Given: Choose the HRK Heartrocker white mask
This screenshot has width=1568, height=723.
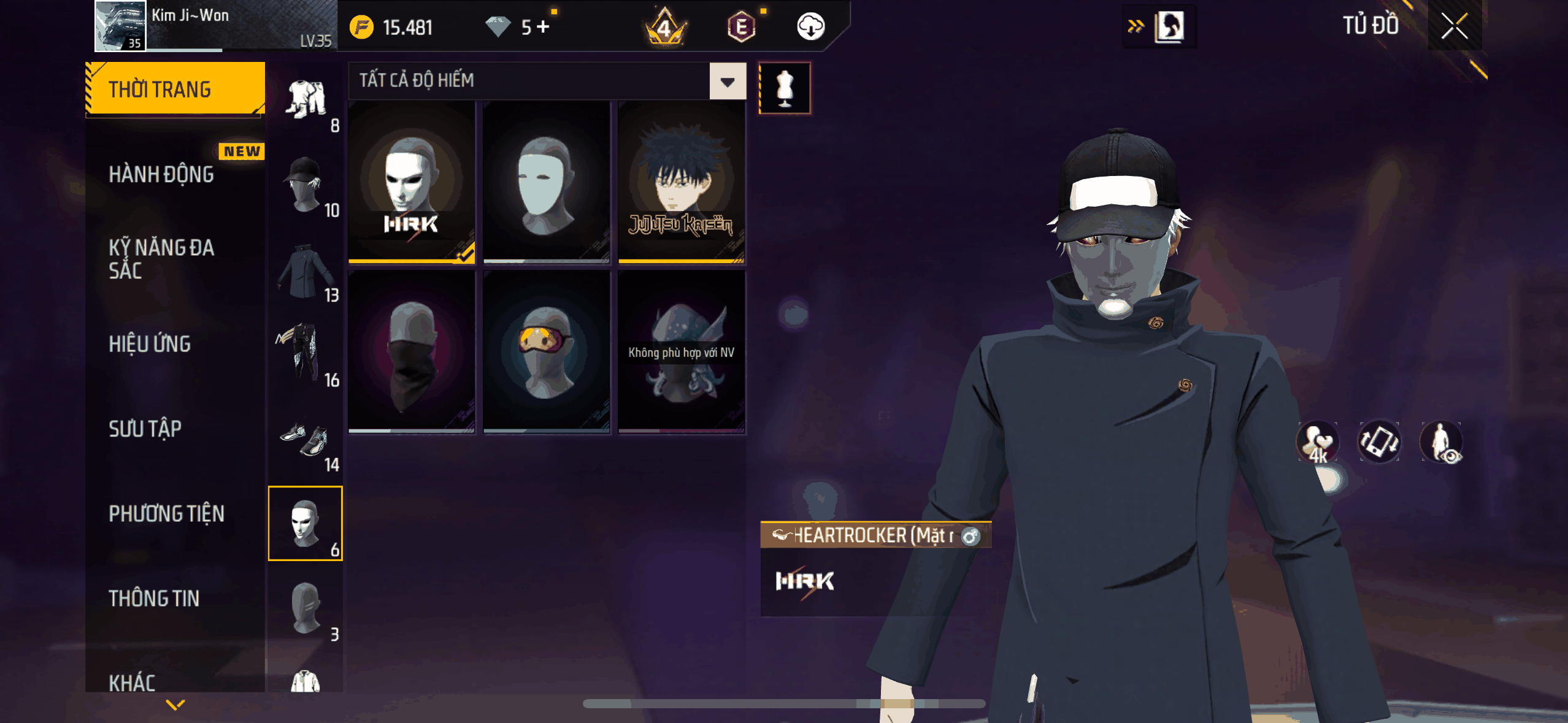Looking at the screenshot, I should pyautogui.click(x=412, y=182).
